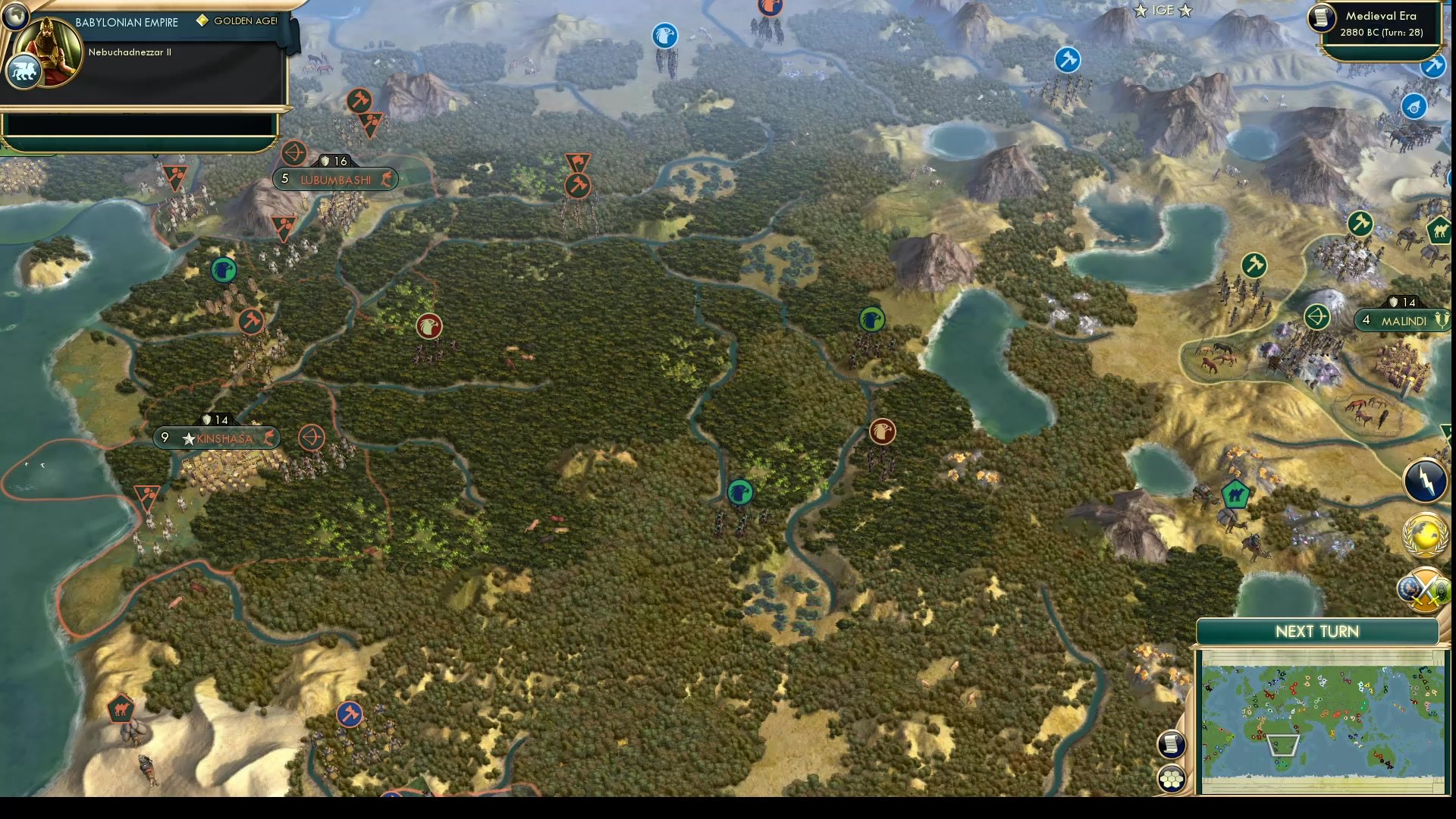Select the Malindi city banner
This screenshot has width=1456, height=819.
tap(1401, 320)
